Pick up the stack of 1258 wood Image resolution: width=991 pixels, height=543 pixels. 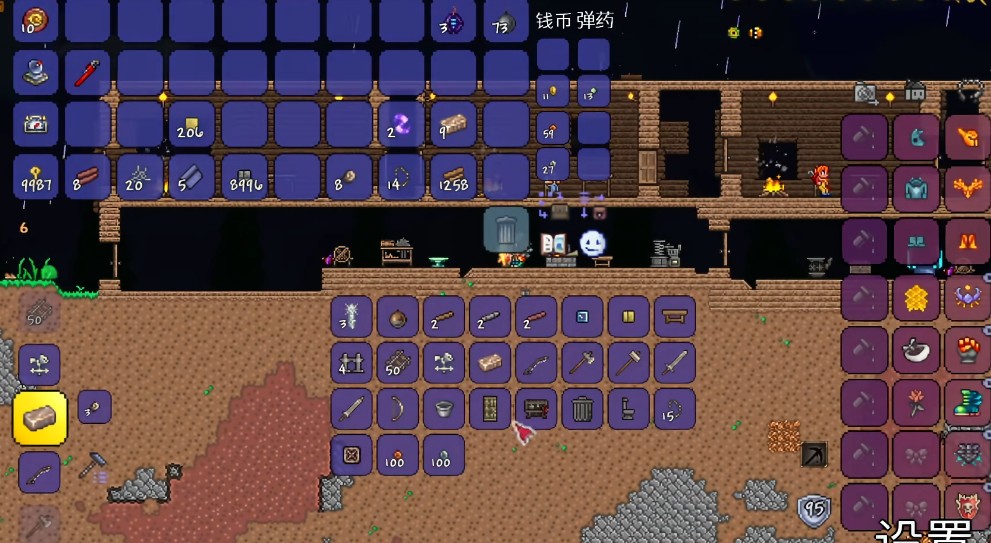click(454, 177)
